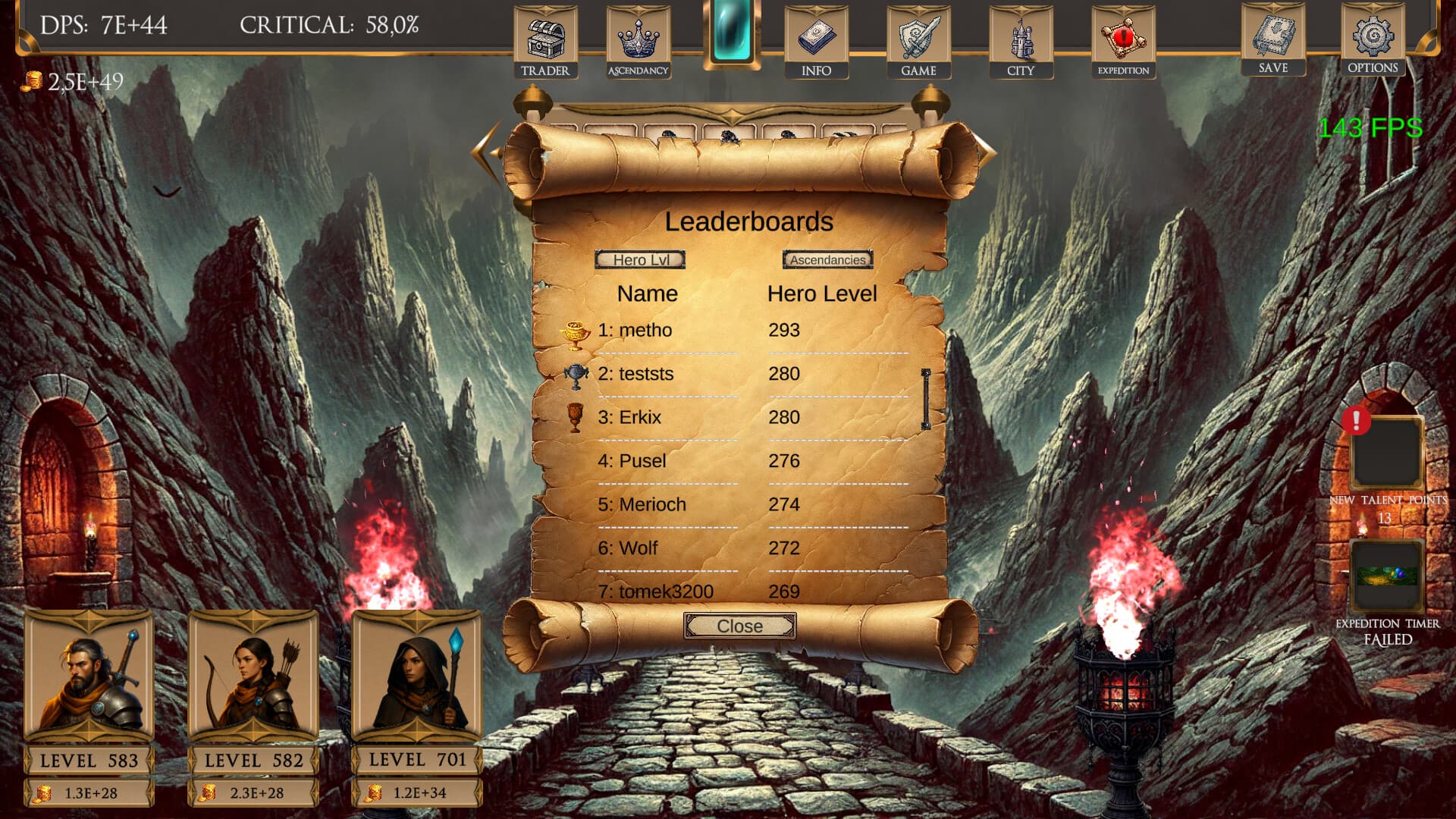Click the Expedition eye amulet icon
Viewport: 1456px width, 819px height.
1124,36
